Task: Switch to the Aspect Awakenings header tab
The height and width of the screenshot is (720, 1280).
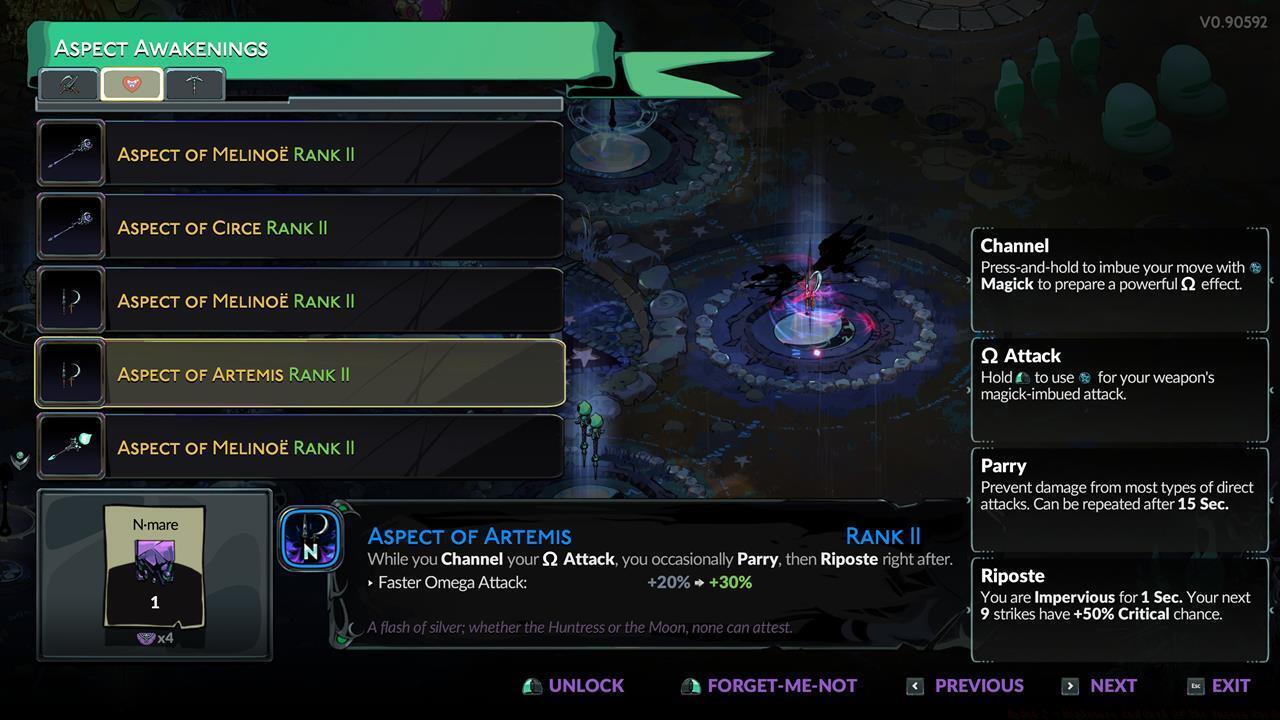Action: pos(162,47)
